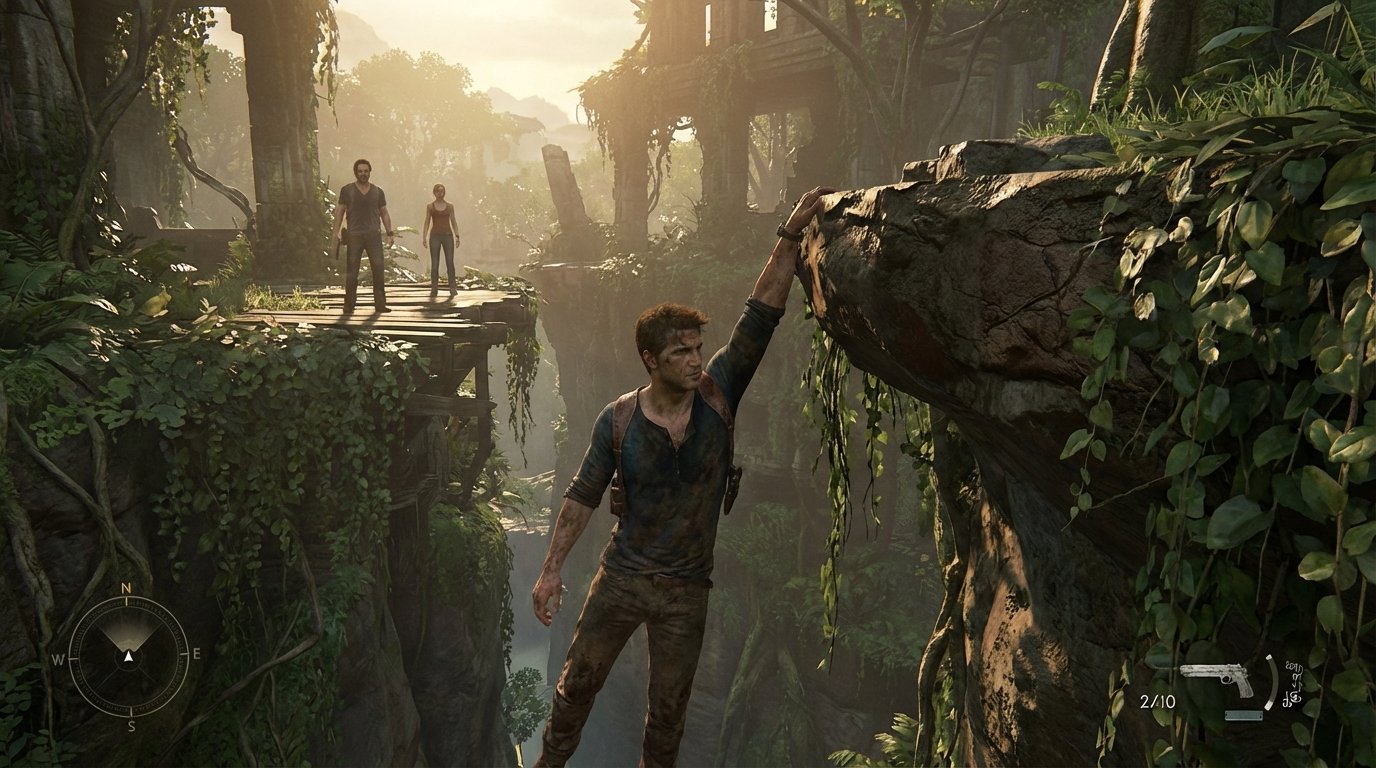
Task: Click the white arrow at the compass center
Action: (128, 657)
